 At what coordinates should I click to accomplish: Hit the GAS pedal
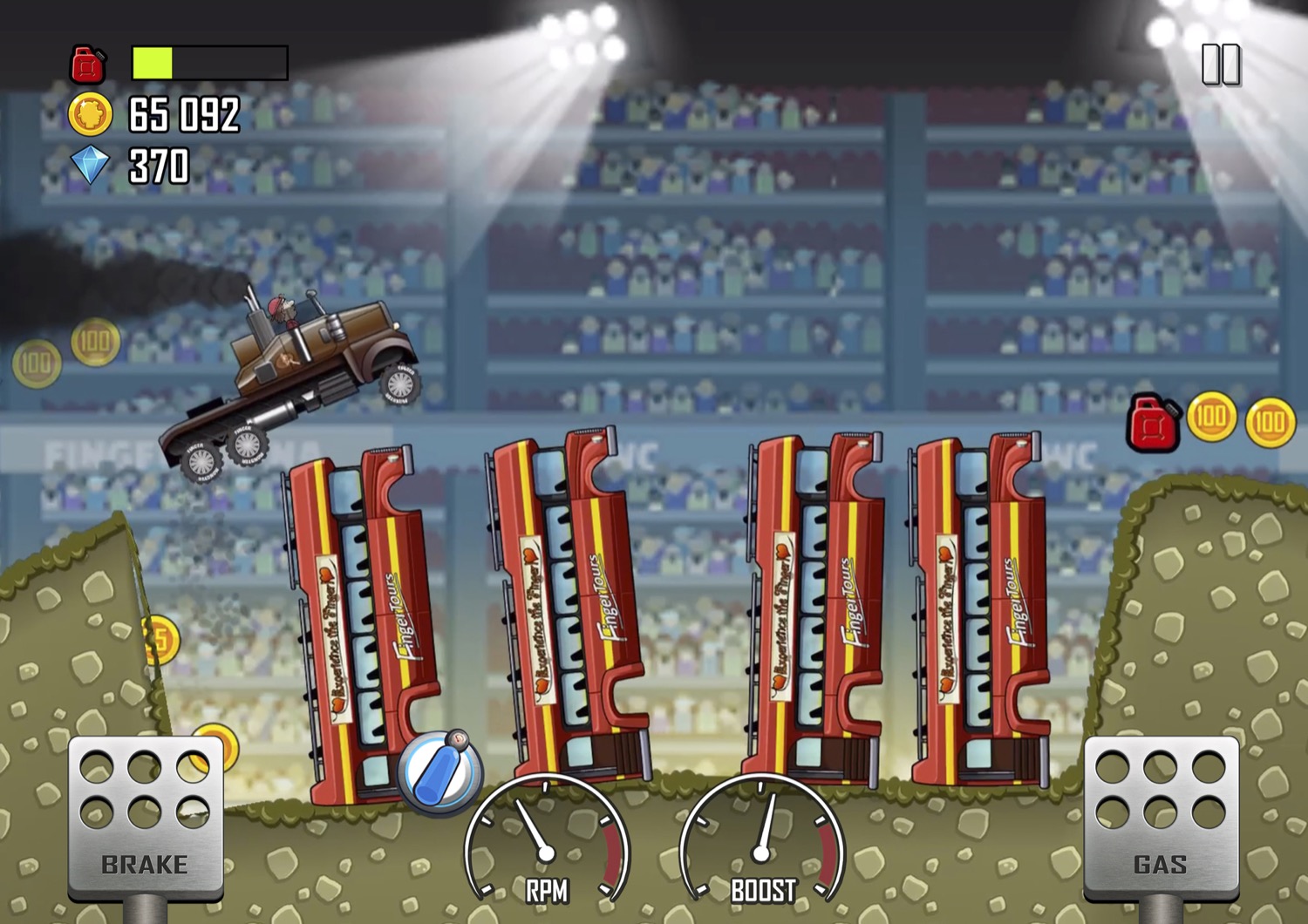click(1160, 816)
